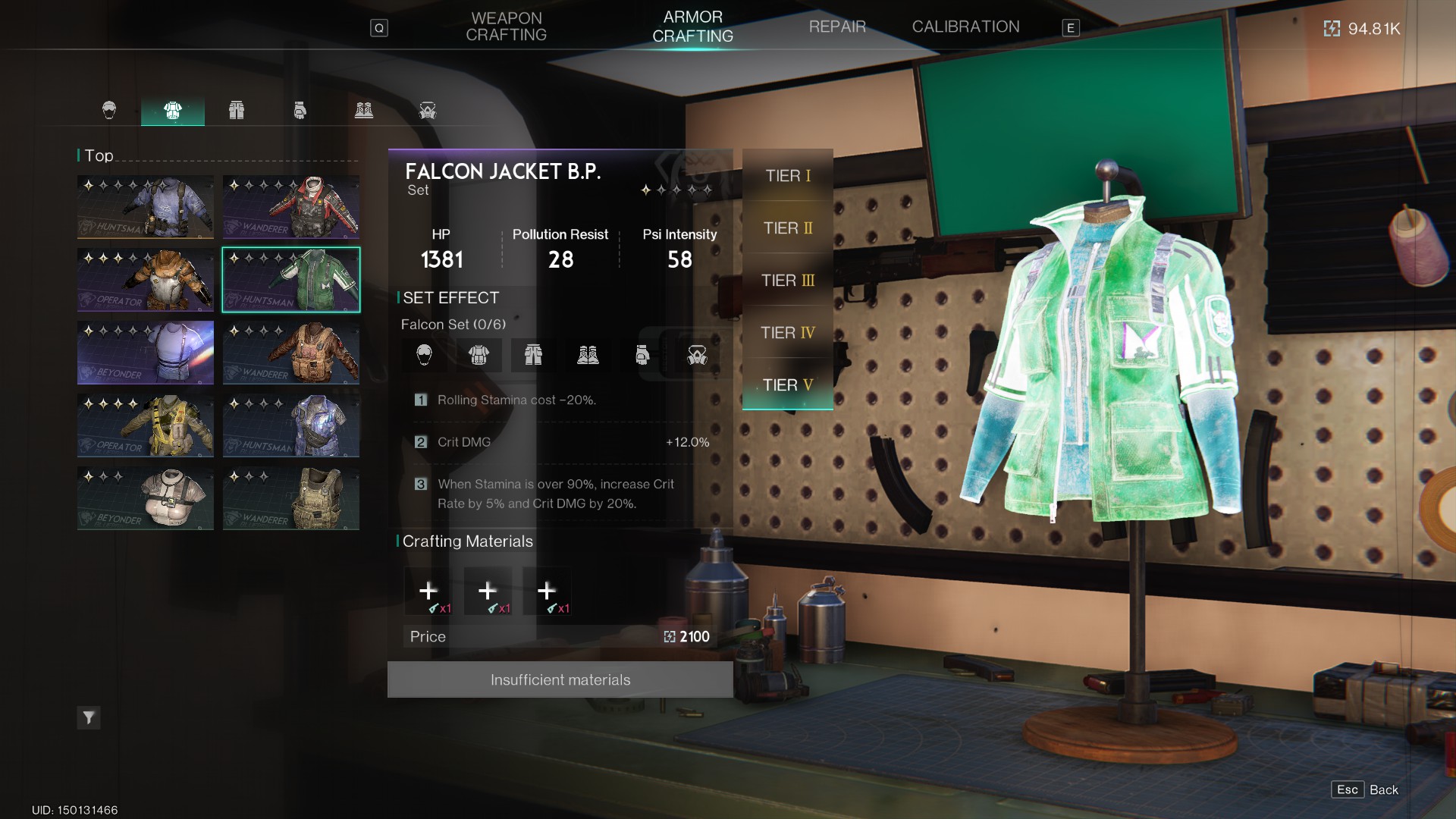Click the Insufficient materials craft button

tap(560, 679)
